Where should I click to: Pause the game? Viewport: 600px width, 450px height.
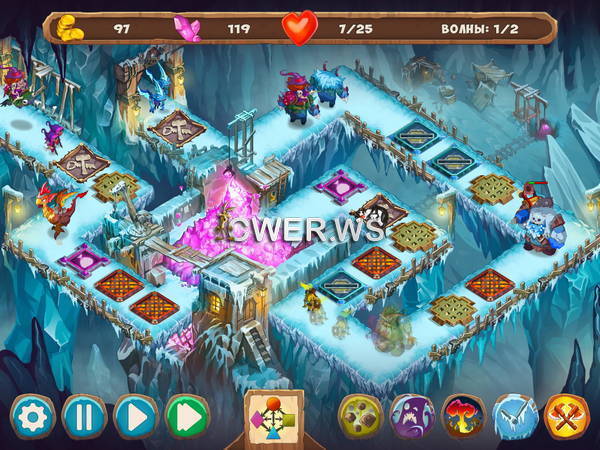84,416
